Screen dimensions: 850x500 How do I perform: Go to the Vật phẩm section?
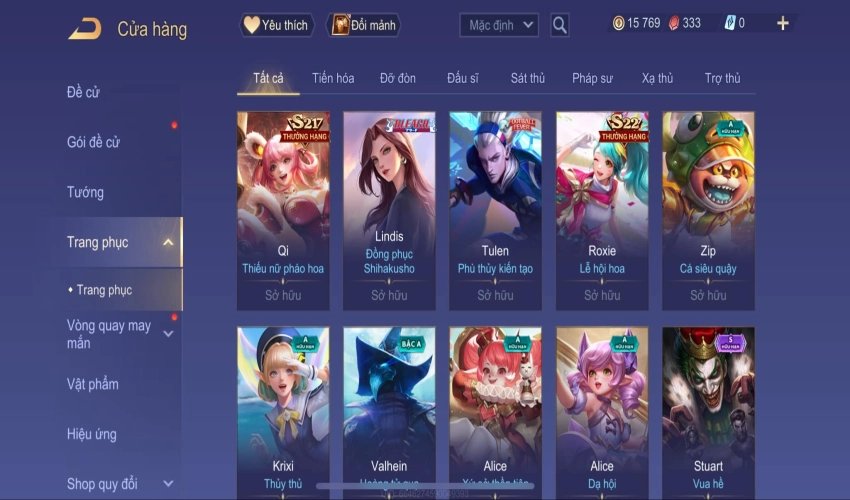[92, 384]
